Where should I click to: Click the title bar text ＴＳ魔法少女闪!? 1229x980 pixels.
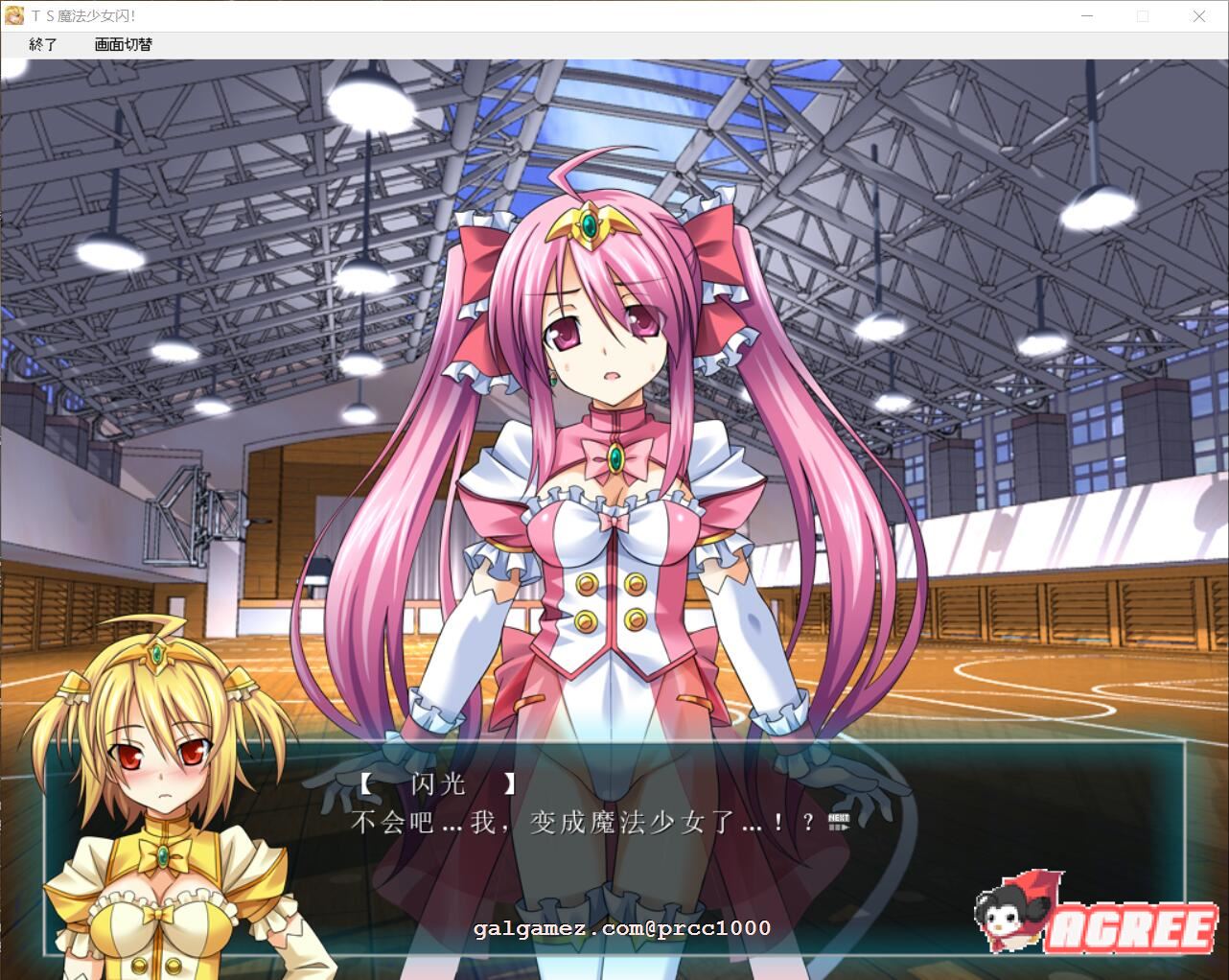[x=81, y=15]
